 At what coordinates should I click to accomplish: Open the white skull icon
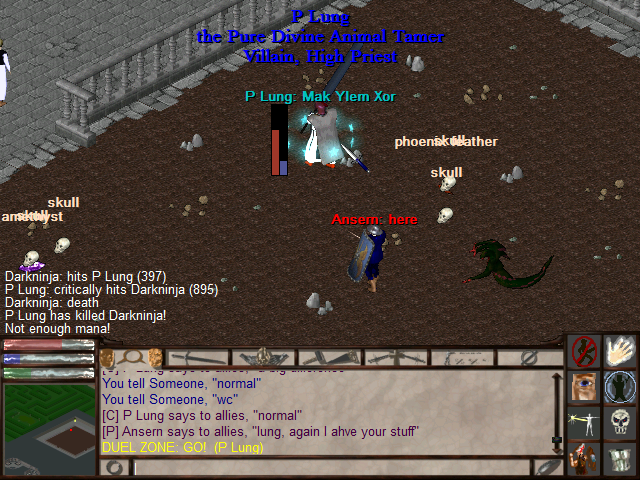[x=620, y=423]
